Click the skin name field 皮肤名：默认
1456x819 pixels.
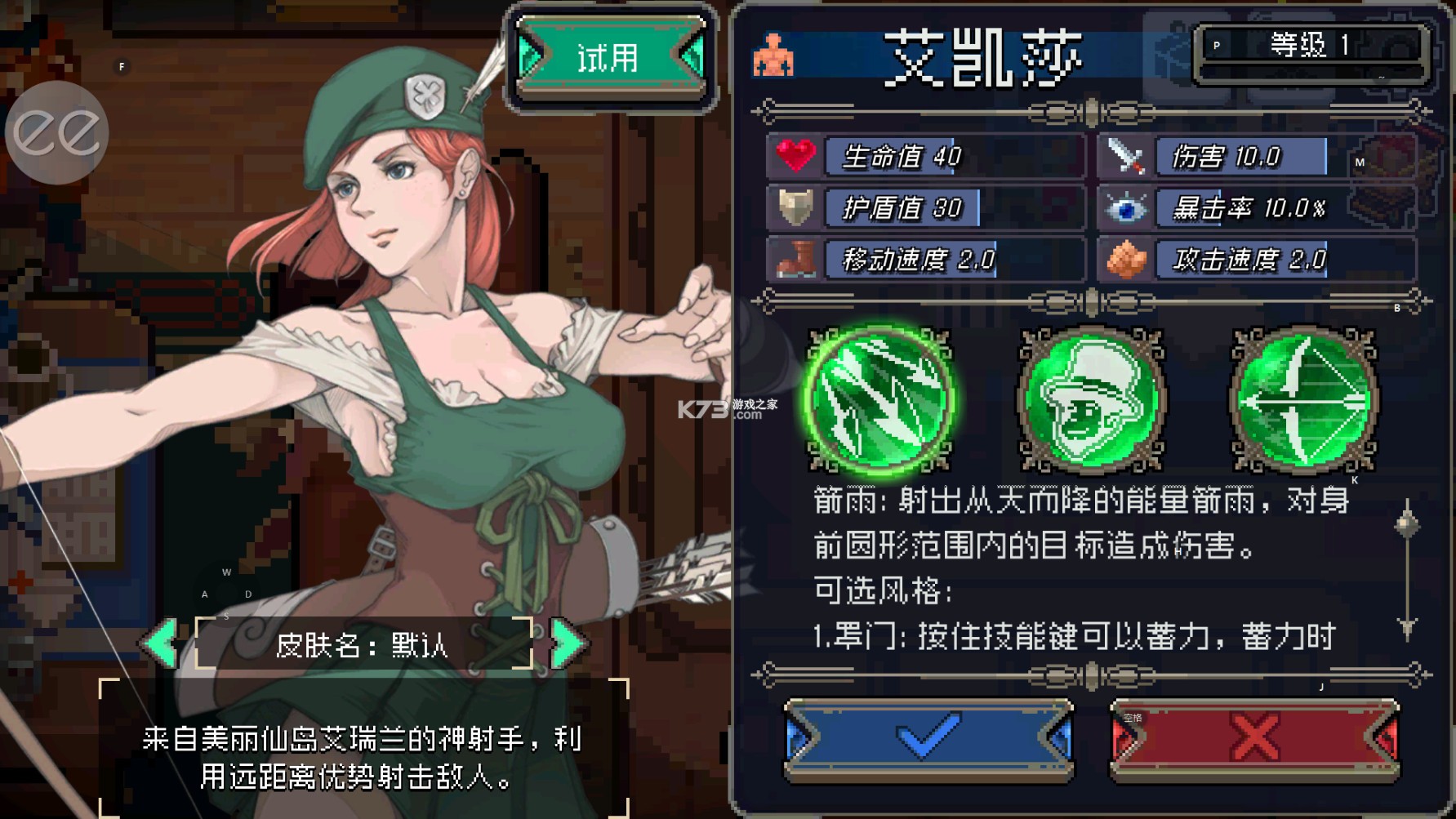point(363,643)
